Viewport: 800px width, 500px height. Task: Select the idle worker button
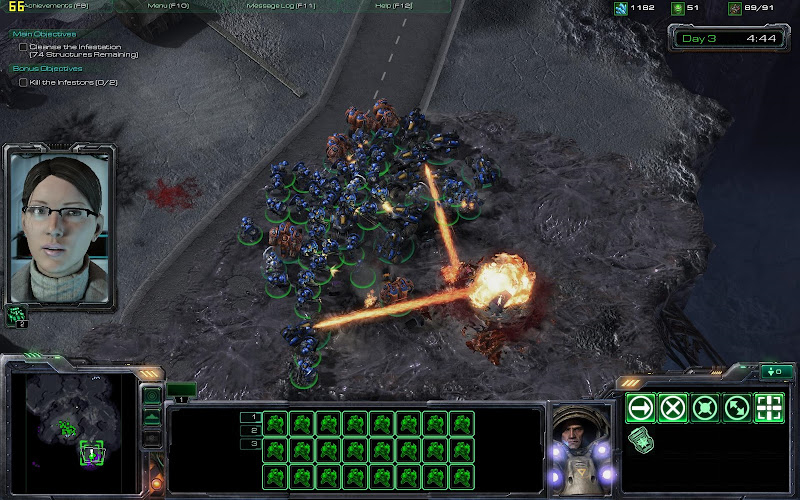[18, 315]
